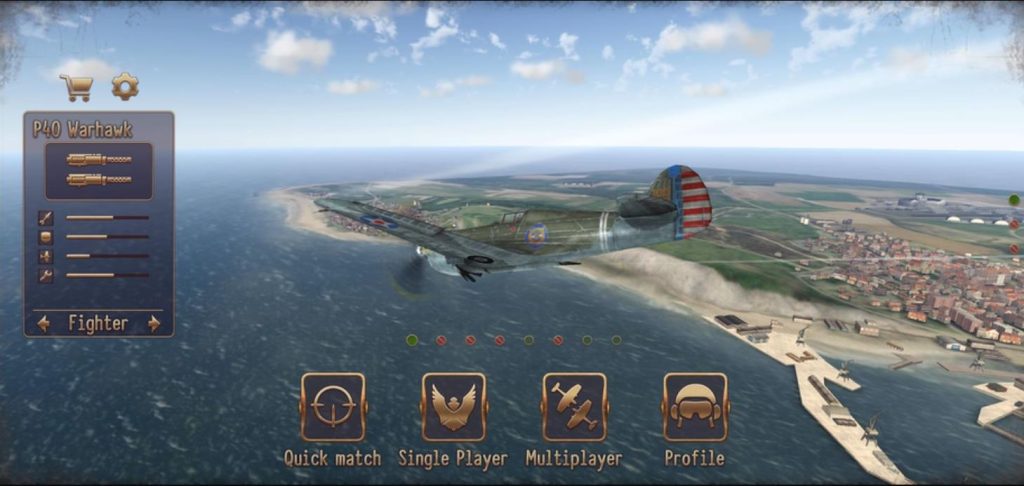Viewport: 1024px width, 486px height.
Task: Enter Multiplayer mode
Action: tap(574, 407)
